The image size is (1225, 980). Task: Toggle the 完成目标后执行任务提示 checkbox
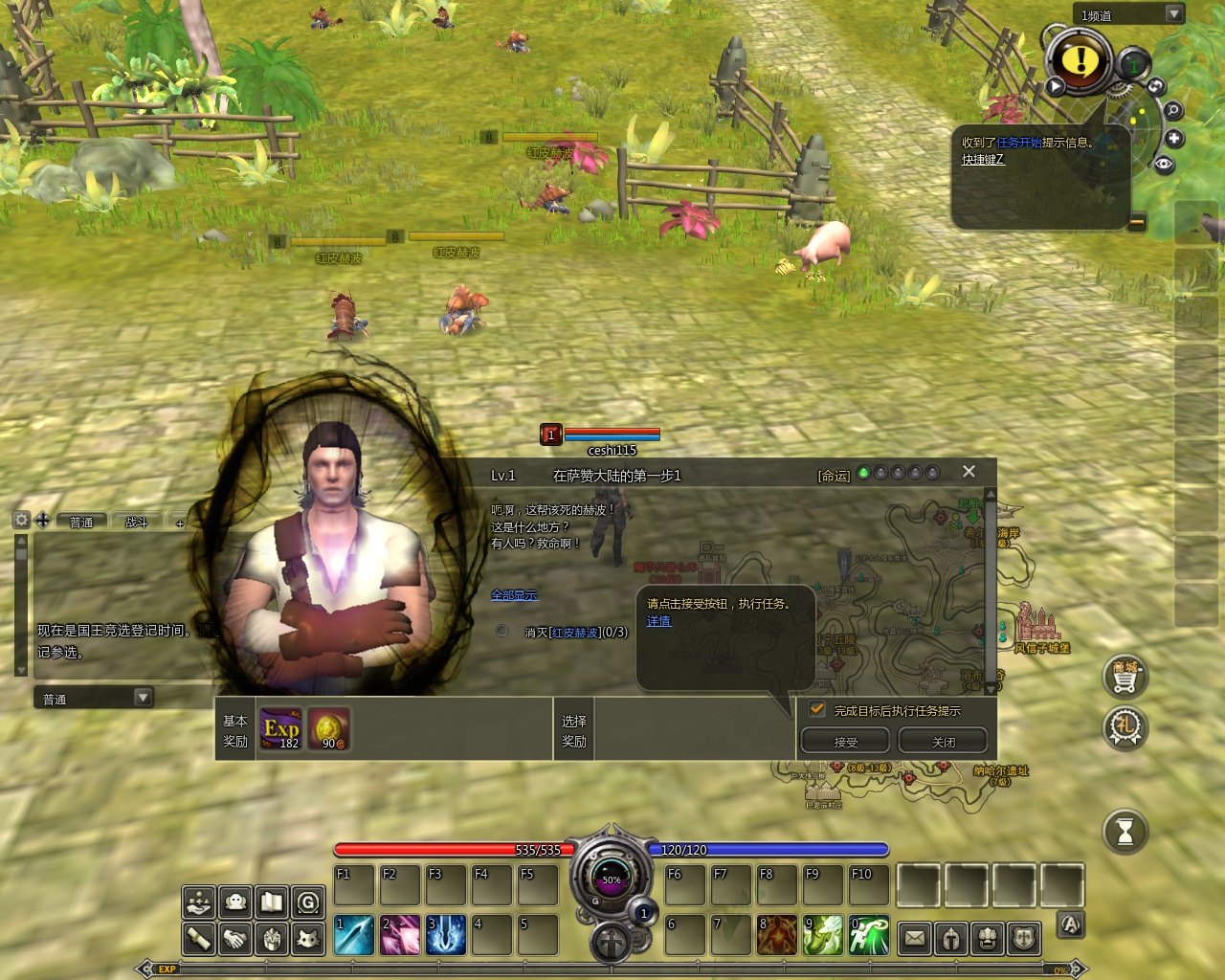(817, 709)
